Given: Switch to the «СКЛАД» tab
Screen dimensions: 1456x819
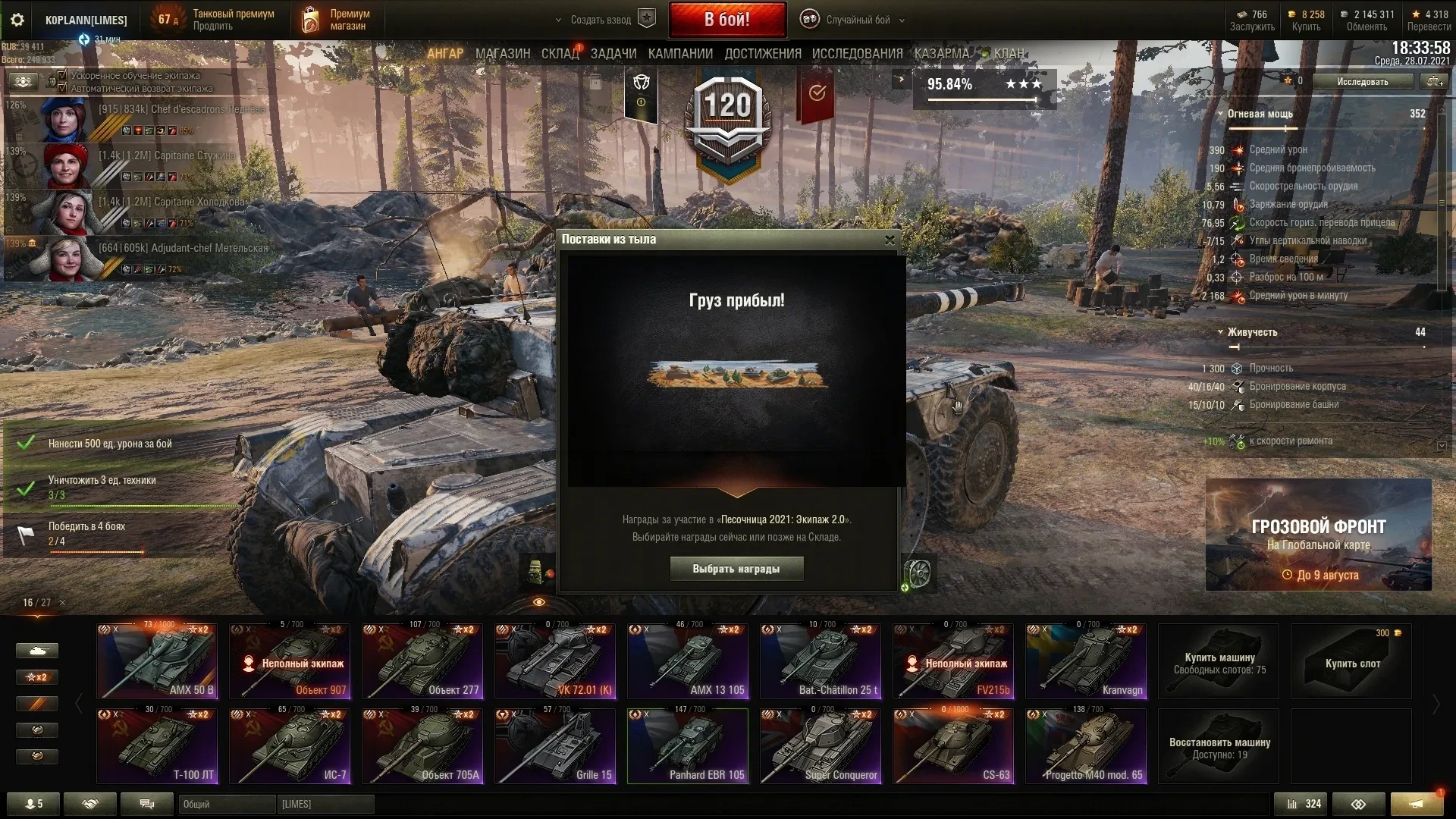Looking at the screenshot, I should [x=560, y=54].
